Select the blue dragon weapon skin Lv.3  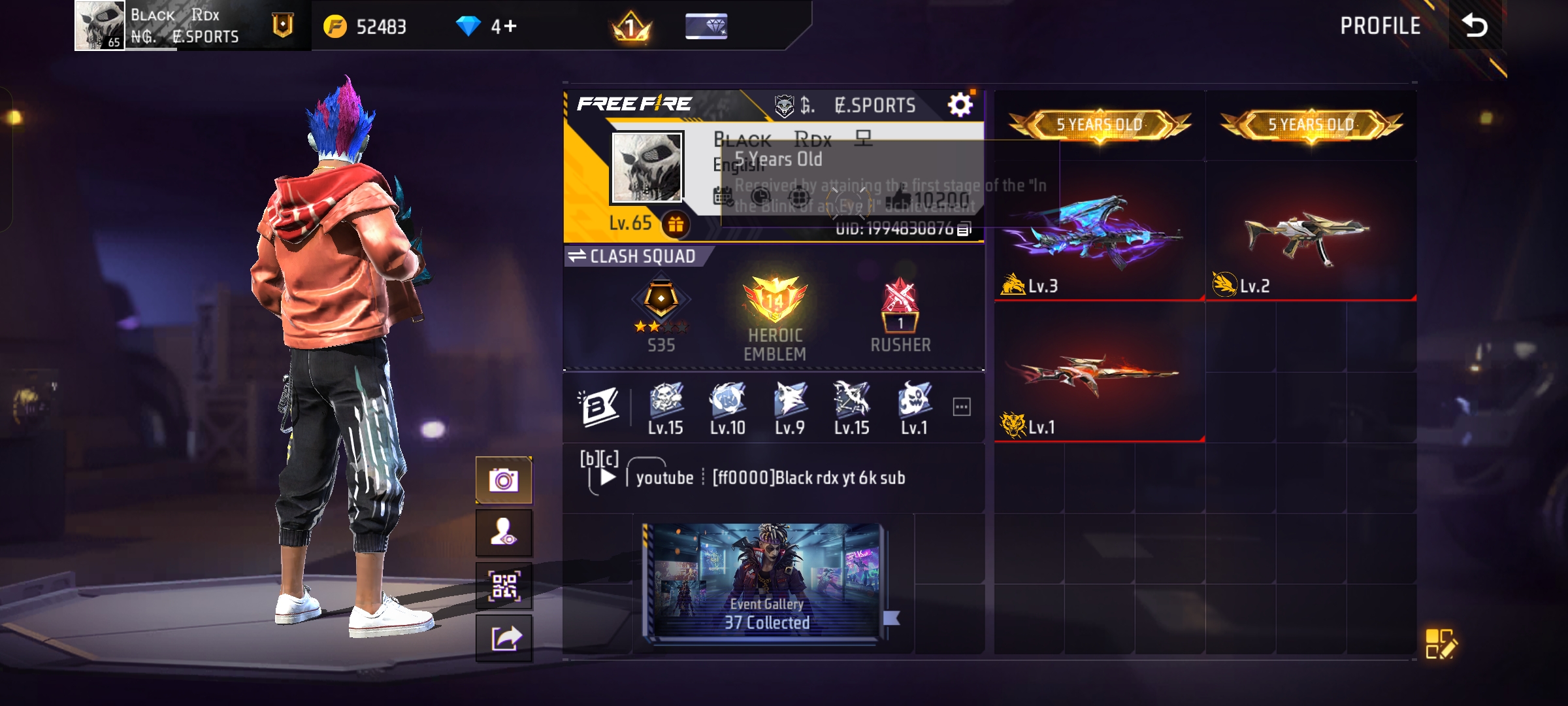[1099, 232]
